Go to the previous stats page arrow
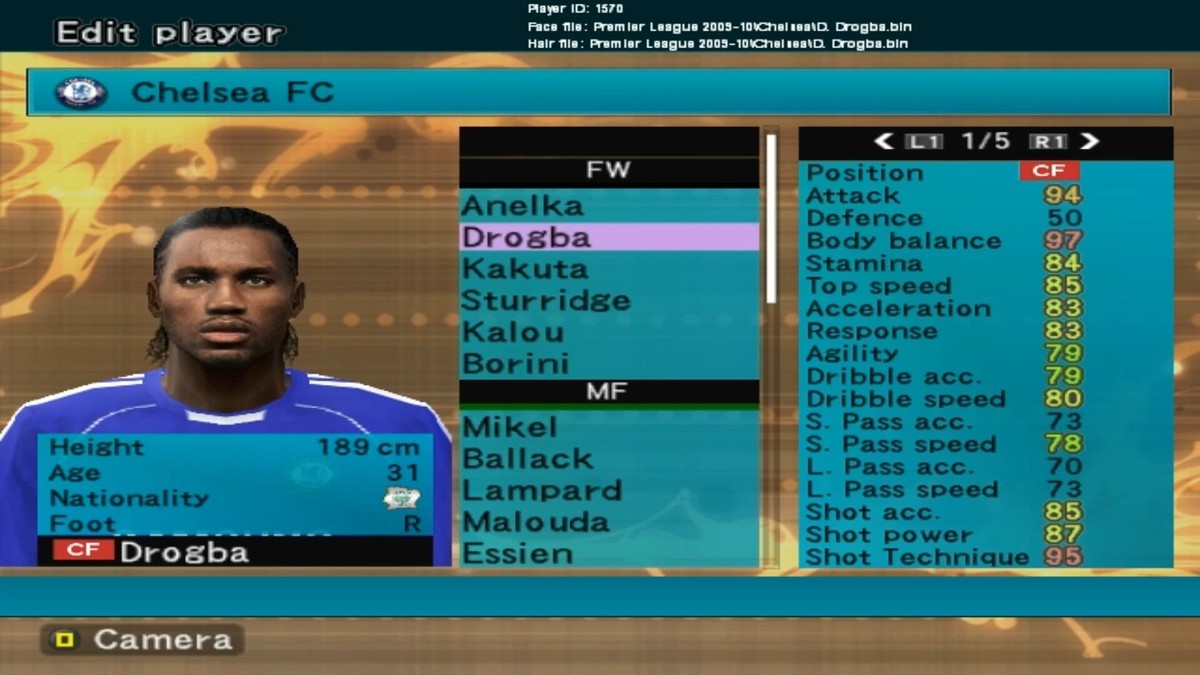The width and height of the screenshot is (1200, 675). [x=883, y=142]
